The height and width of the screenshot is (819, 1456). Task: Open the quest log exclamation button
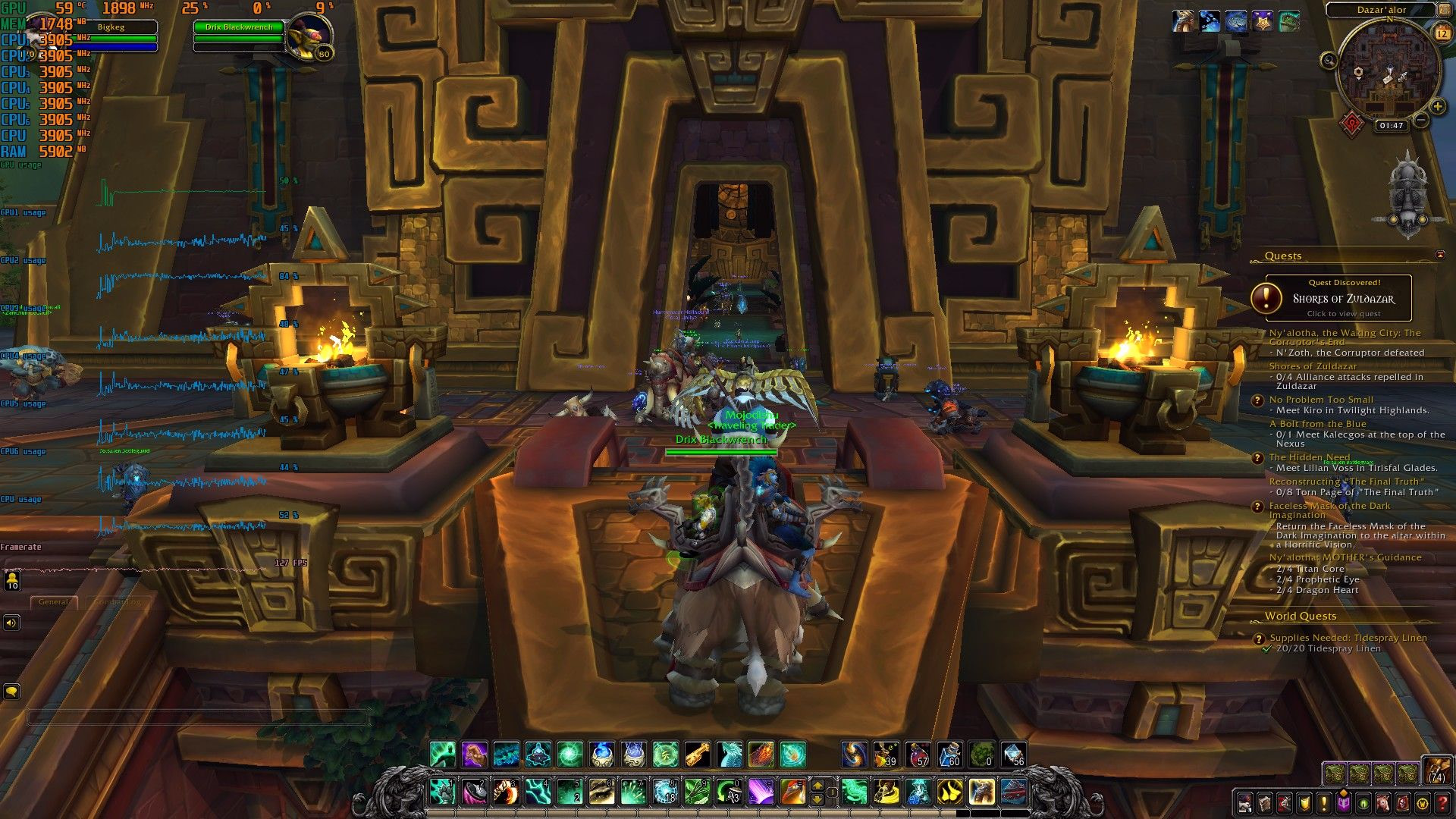tap(1324, 803)
